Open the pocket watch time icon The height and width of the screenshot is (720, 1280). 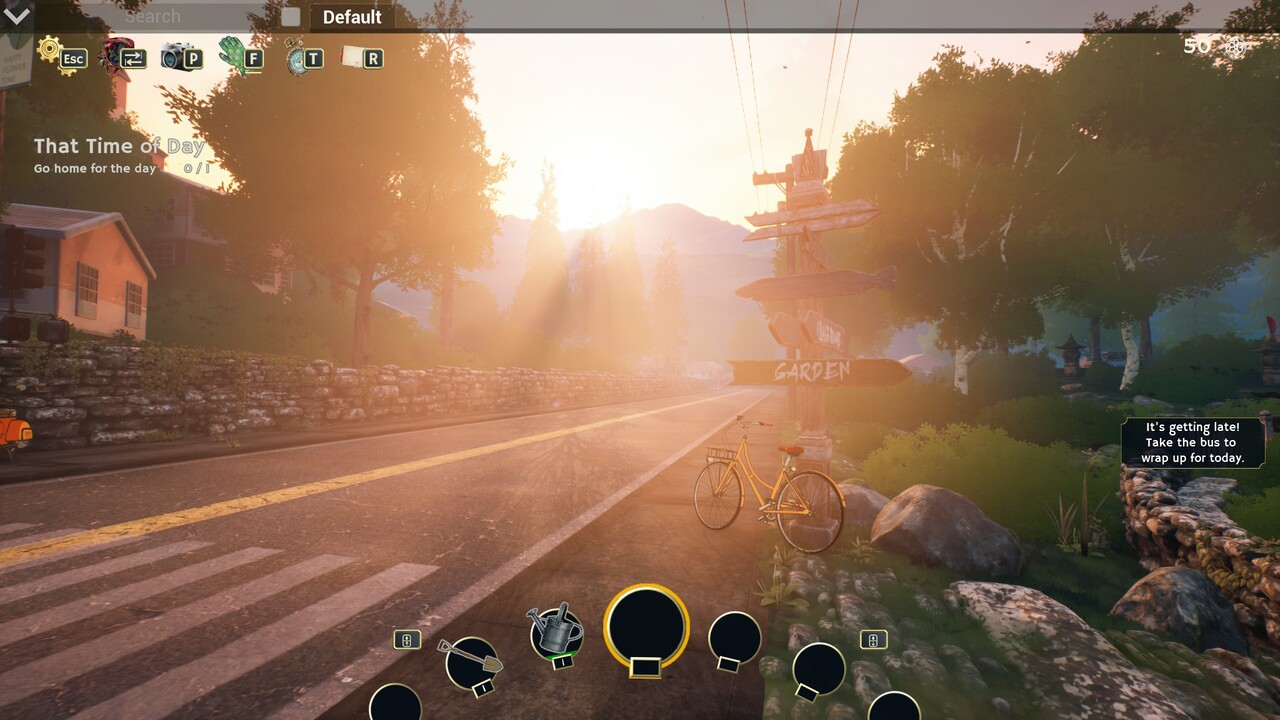297,57
